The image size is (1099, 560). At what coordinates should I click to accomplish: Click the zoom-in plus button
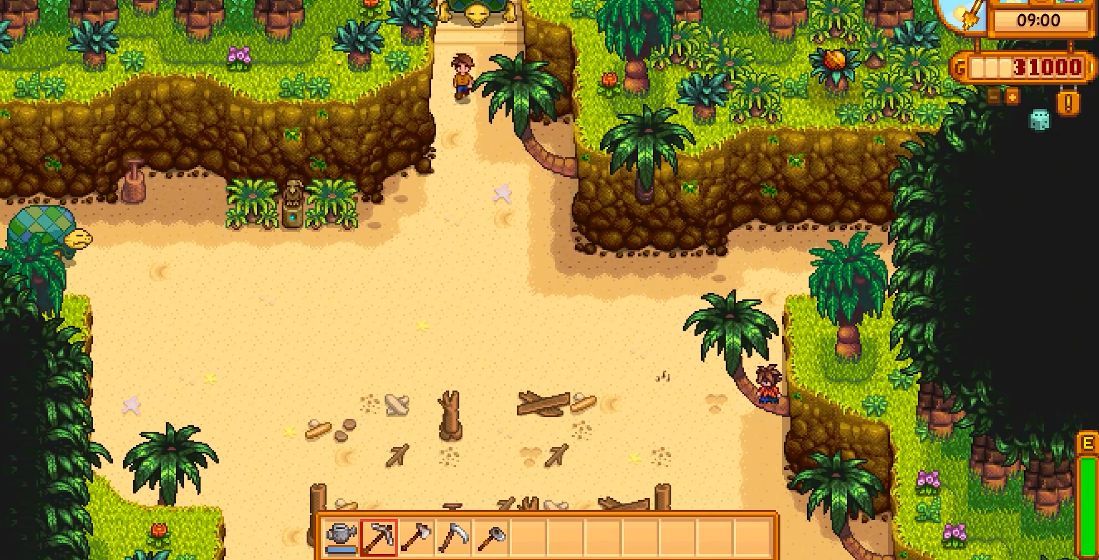pos(1012,96)
